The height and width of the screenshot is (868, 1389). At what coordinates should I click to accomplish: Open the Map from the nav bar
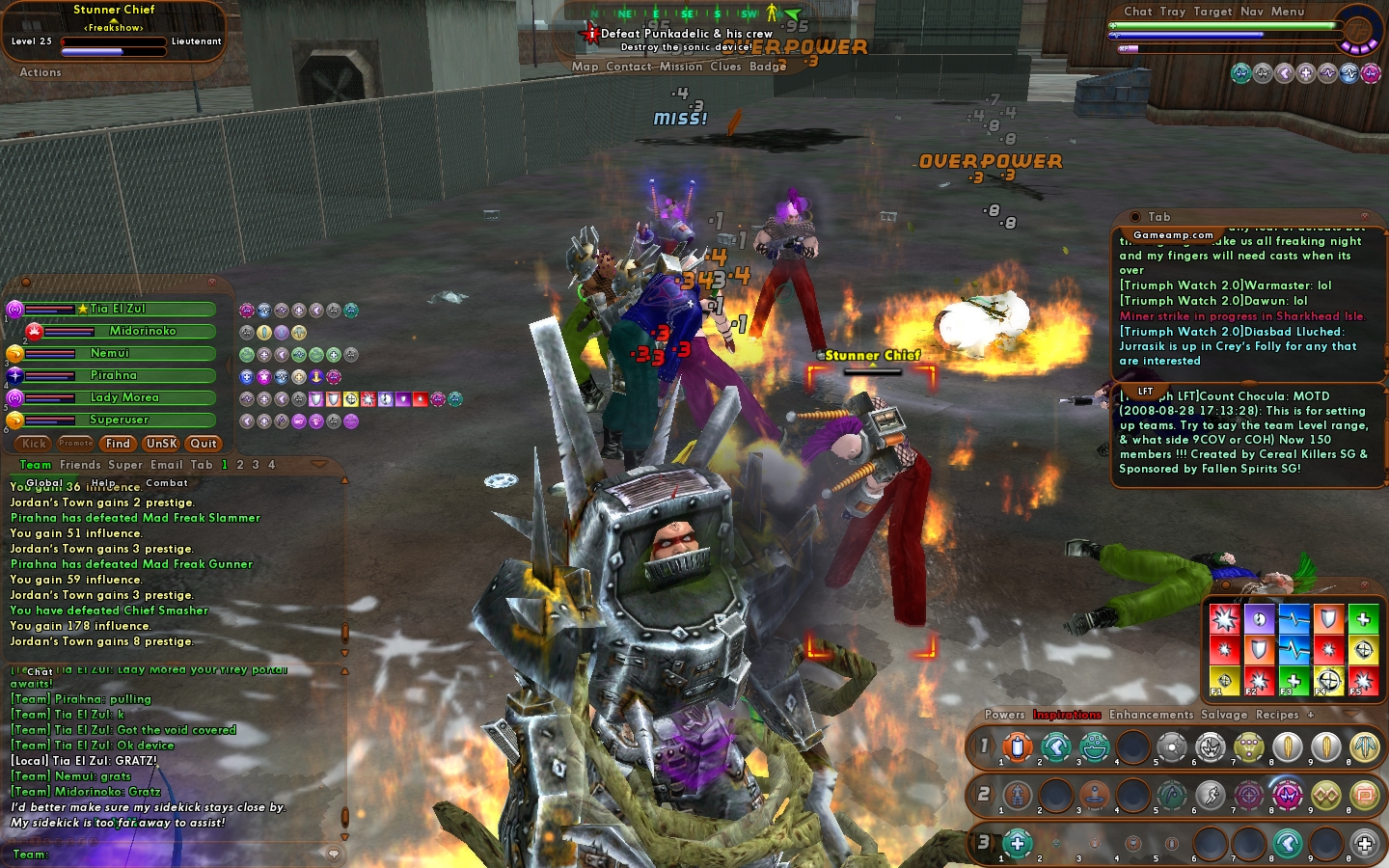[585, 67]
